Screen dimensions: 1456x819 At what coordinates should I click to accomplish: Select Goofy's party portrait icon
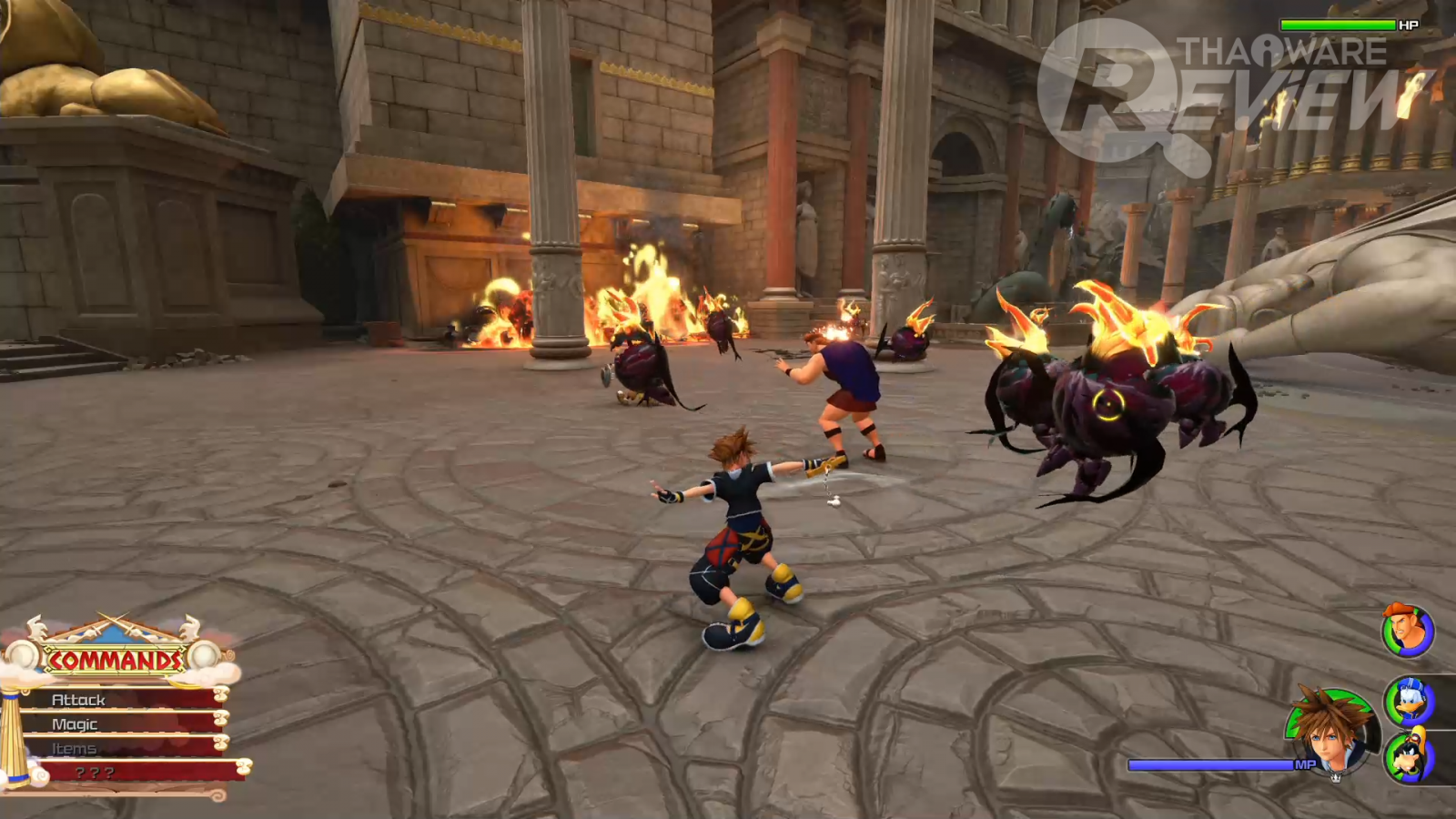coord(1409,755)
